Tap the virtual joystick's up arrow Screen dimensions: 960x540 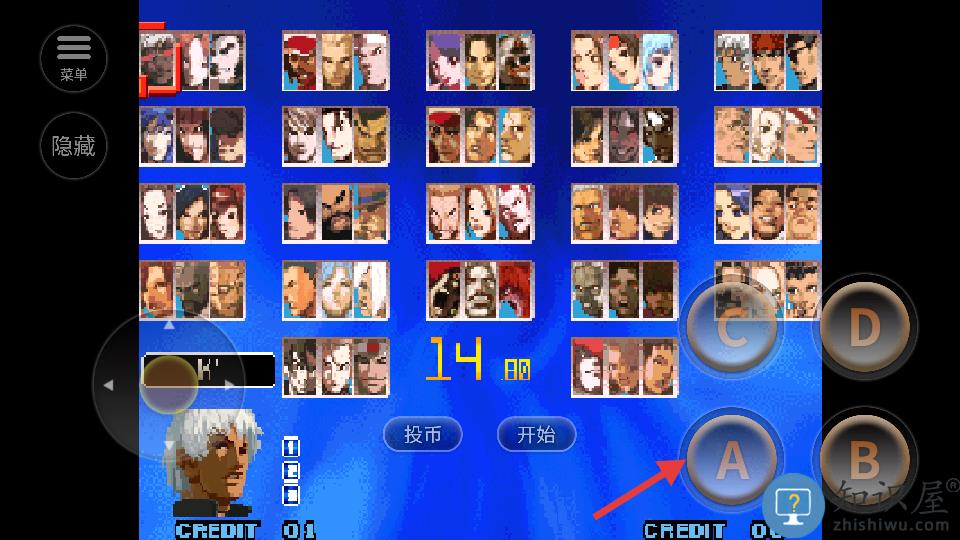tap(169, 324)
